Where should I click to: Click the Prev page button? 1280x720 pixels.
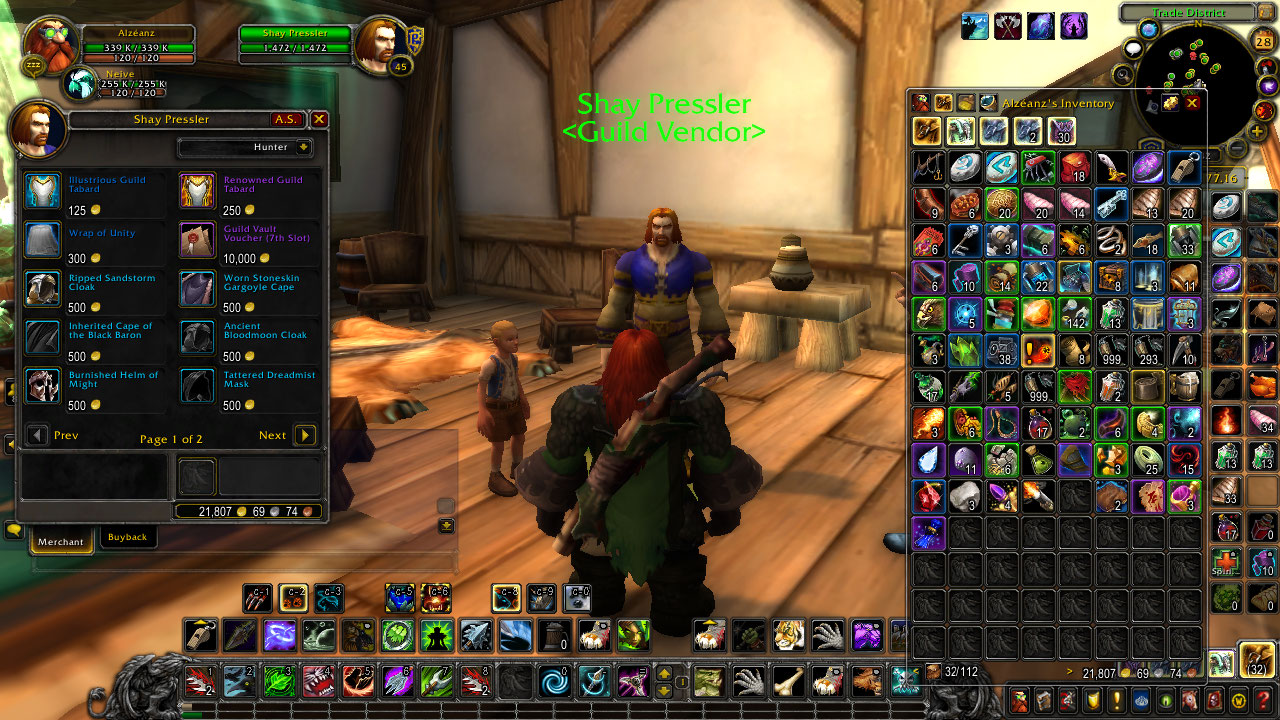tap(38, 435)
